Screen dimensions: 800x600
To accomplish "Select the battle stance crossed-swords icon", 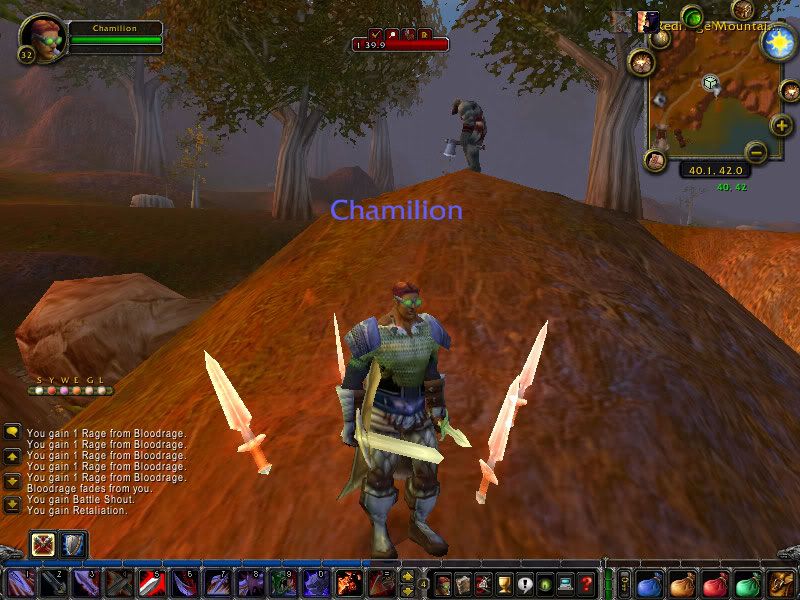I will coord(44,544).
